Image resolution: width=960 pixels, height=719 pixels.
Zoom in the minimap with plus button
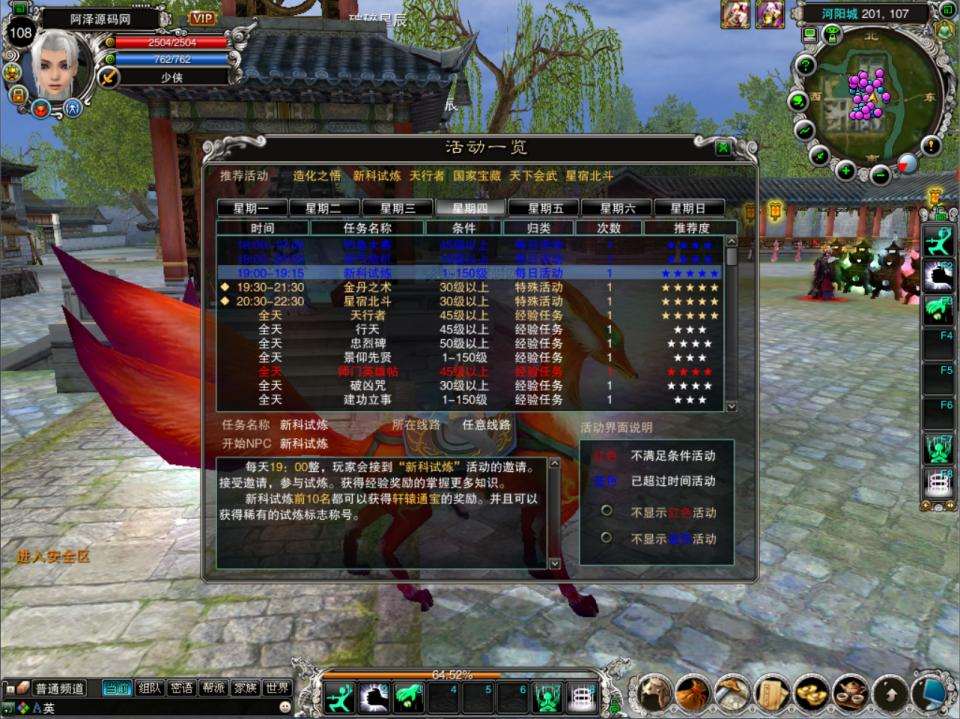click(846, 169)
